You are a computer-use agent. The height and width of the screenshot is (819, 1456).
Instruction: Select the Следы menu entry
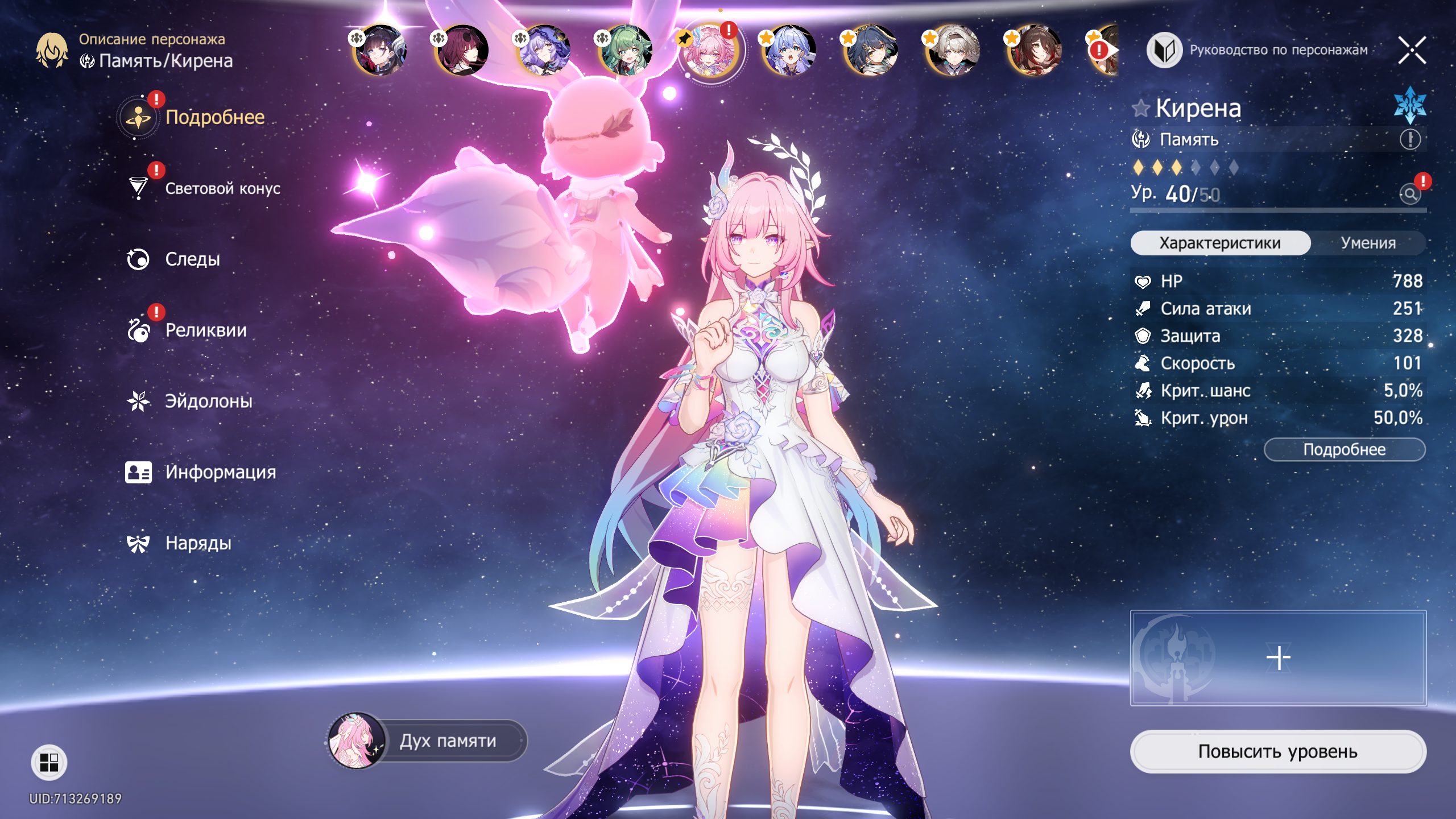[192, 259]
